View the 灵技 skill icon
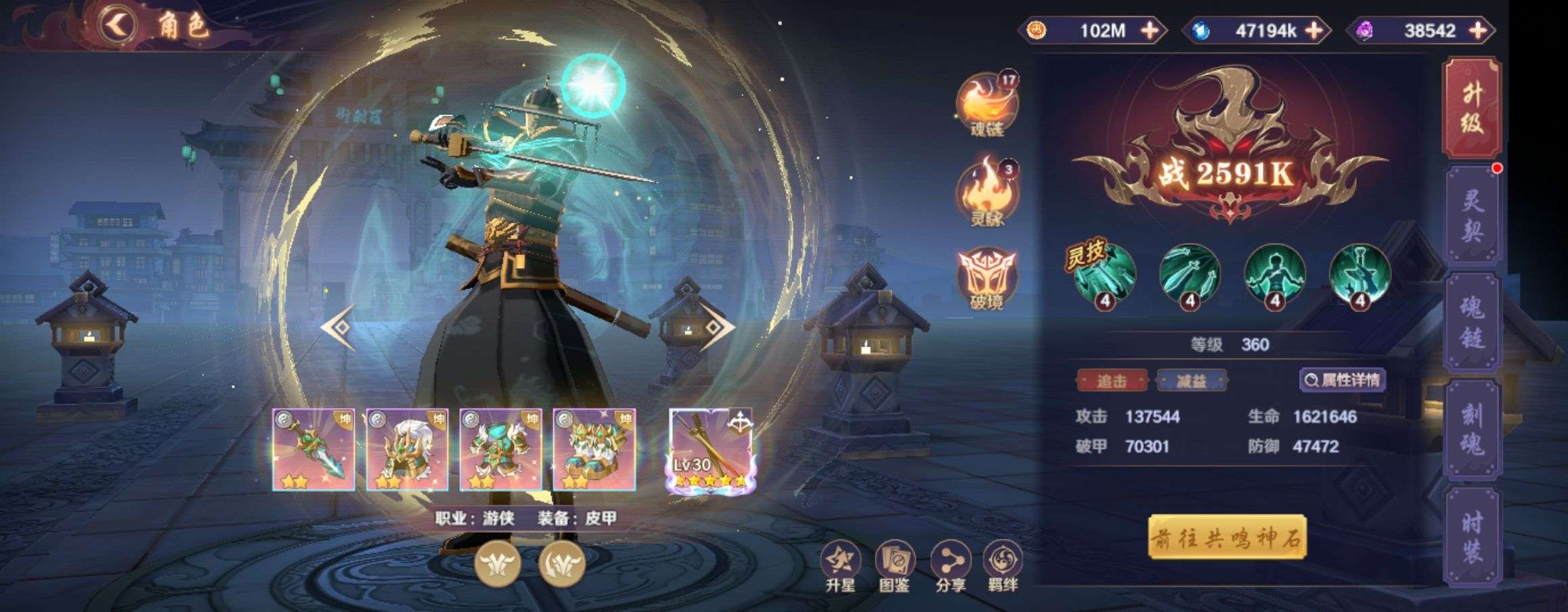This screenshot has width=1568, height=612. coord(1104,275)
